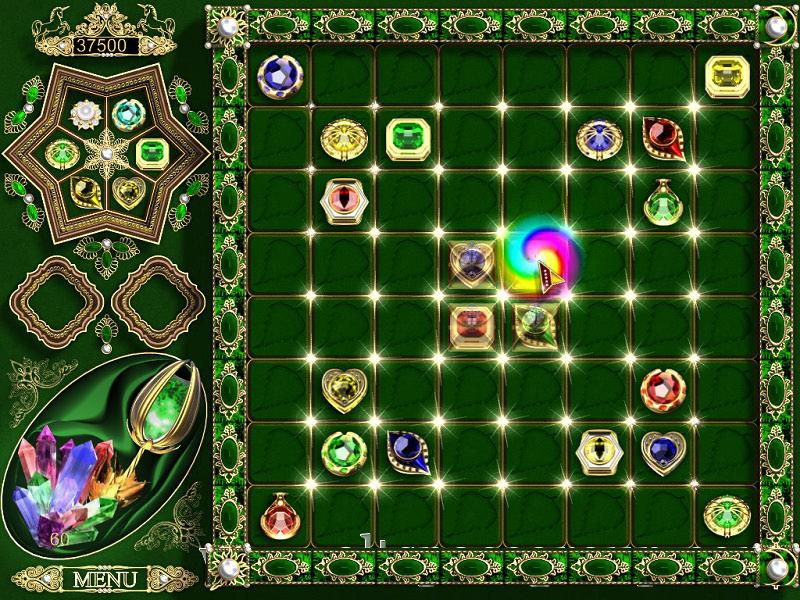
Task: Open the MENU button
Action: point(105,579)
